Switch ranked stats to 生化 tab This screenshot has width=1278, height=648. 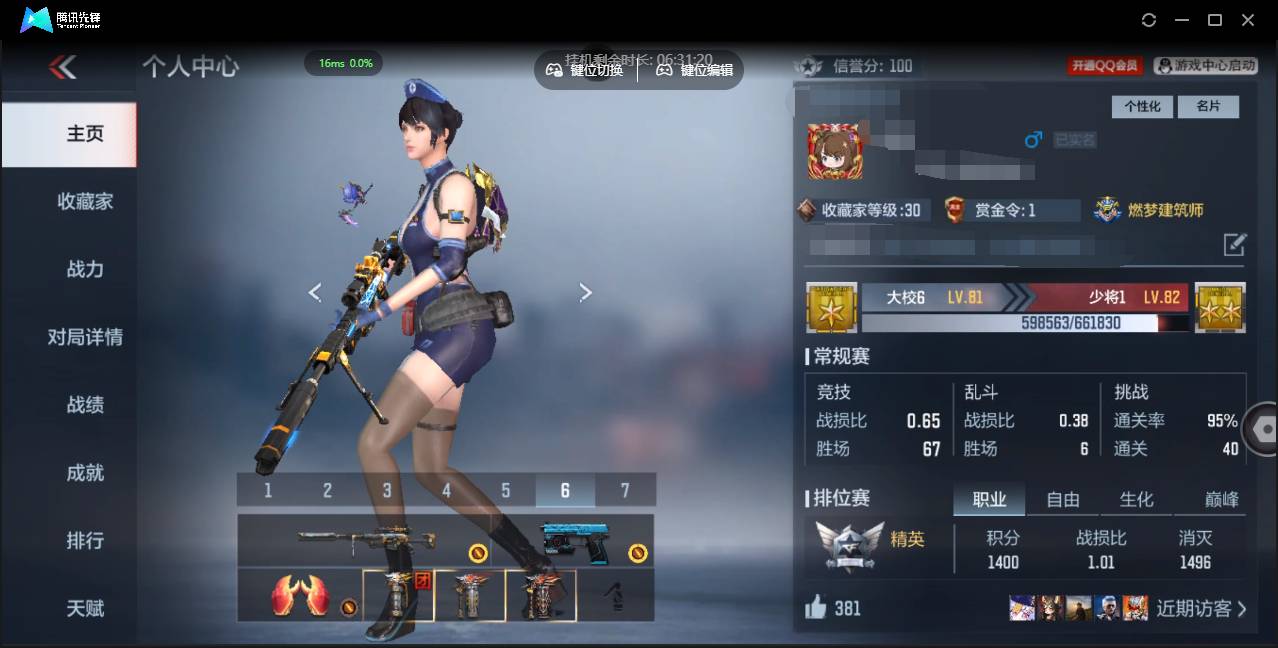[x=1136, y=499]
